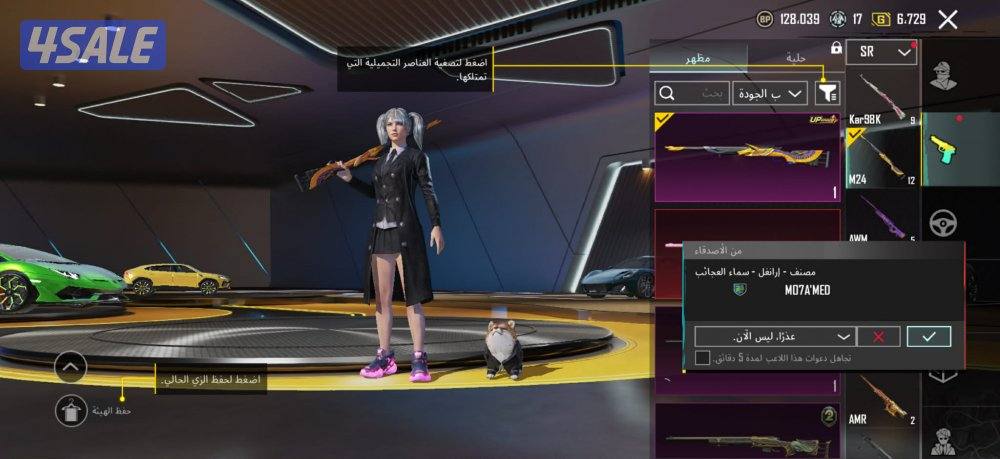Save the current outfit with hanger button
The image size is (1000, 459).
tap(72, 409)
